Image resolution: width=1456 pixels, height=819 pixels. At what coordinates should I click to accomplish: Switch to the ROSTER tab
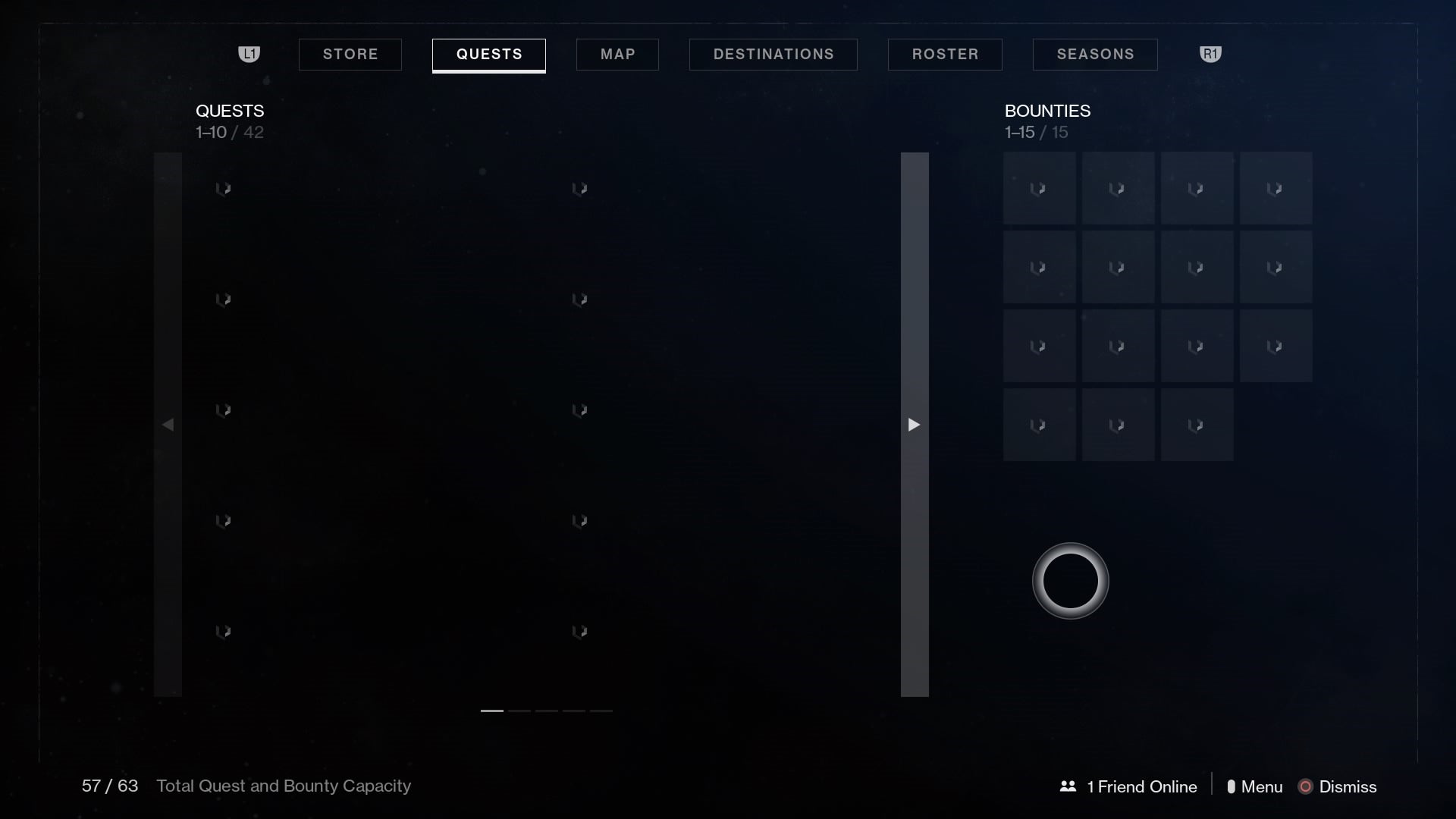click(945, 54)
